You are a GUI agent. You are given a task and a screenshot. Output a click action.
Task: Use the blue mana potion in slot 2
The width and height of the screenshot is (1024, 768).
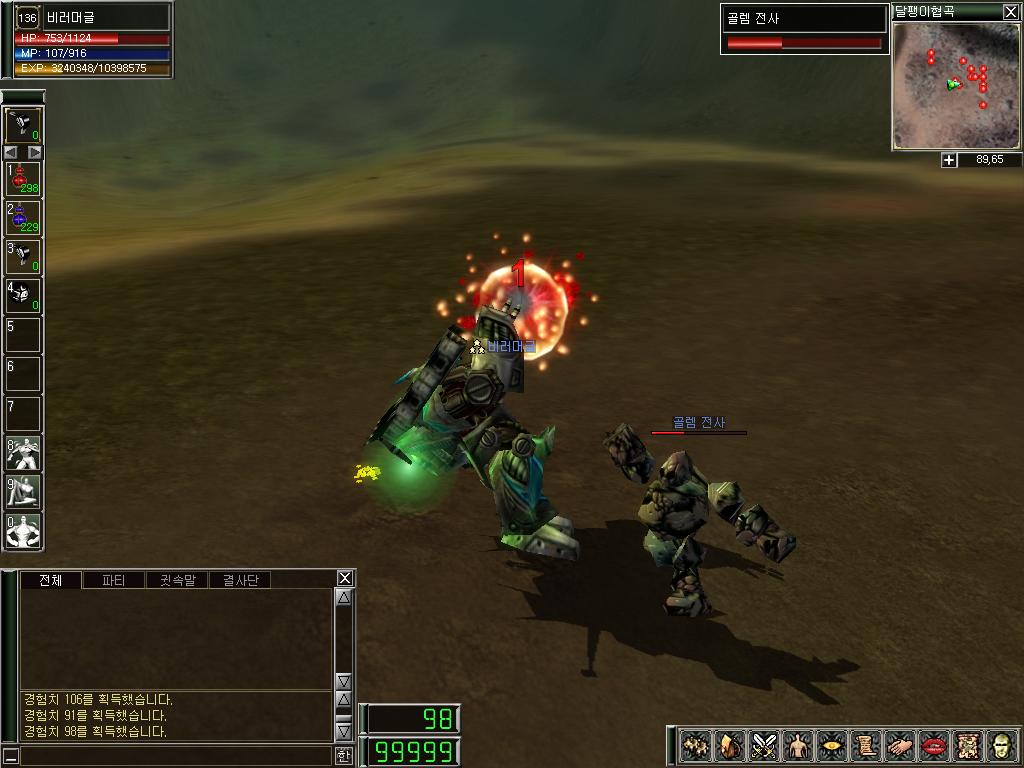pyautogui.click(x=23, y=217)
